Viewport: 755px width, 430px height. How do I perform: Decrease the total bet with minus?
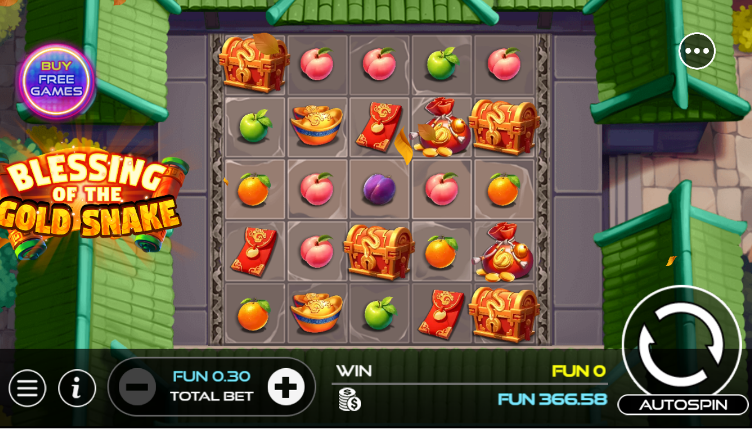138,387
